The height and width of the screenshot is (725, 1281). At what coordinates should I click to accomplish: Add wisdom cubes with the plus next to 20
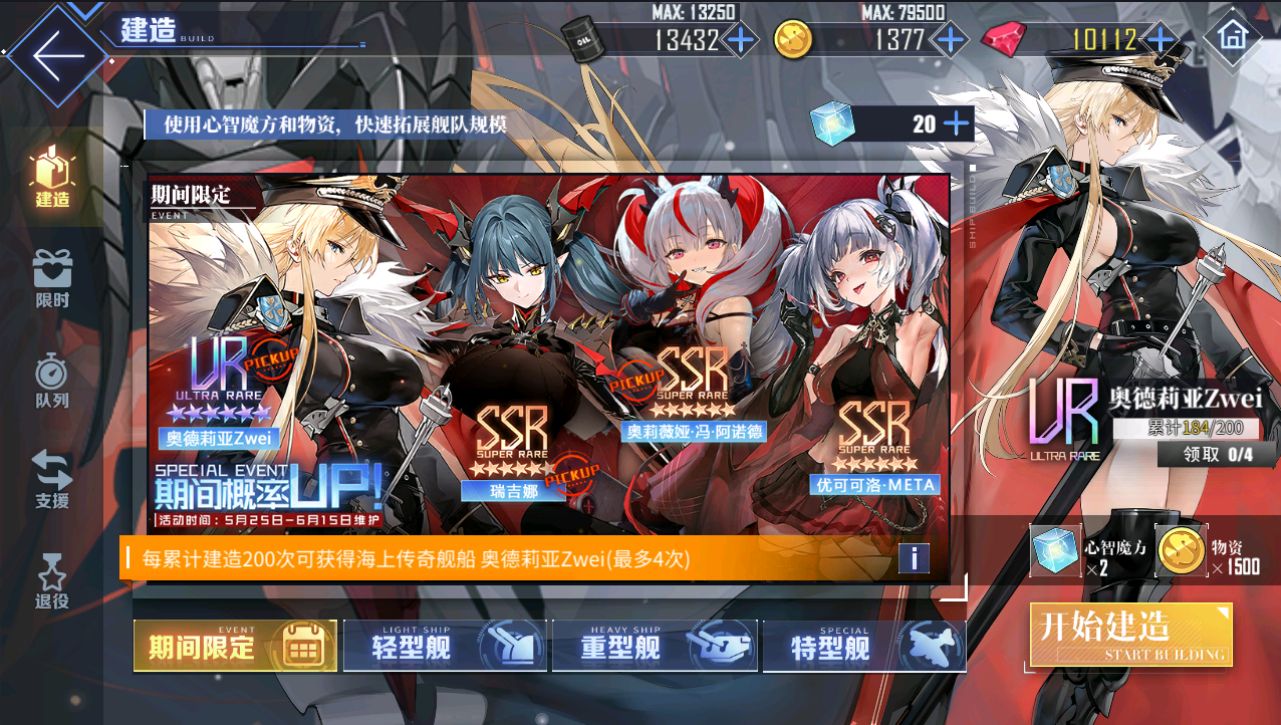click(958, 124)
